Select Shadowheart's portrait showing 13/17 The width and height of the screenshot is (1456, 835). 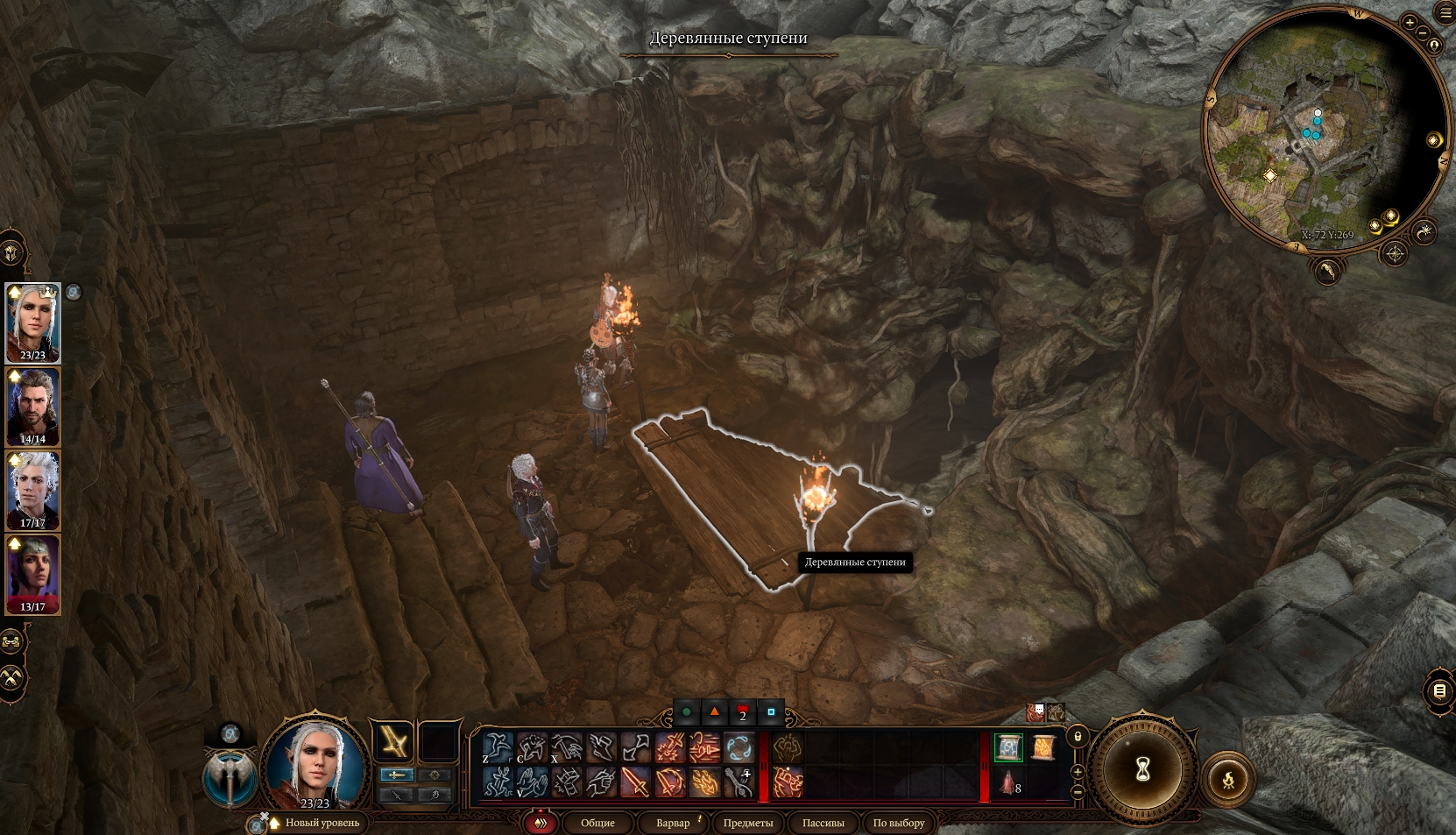[x=33, y=574]
